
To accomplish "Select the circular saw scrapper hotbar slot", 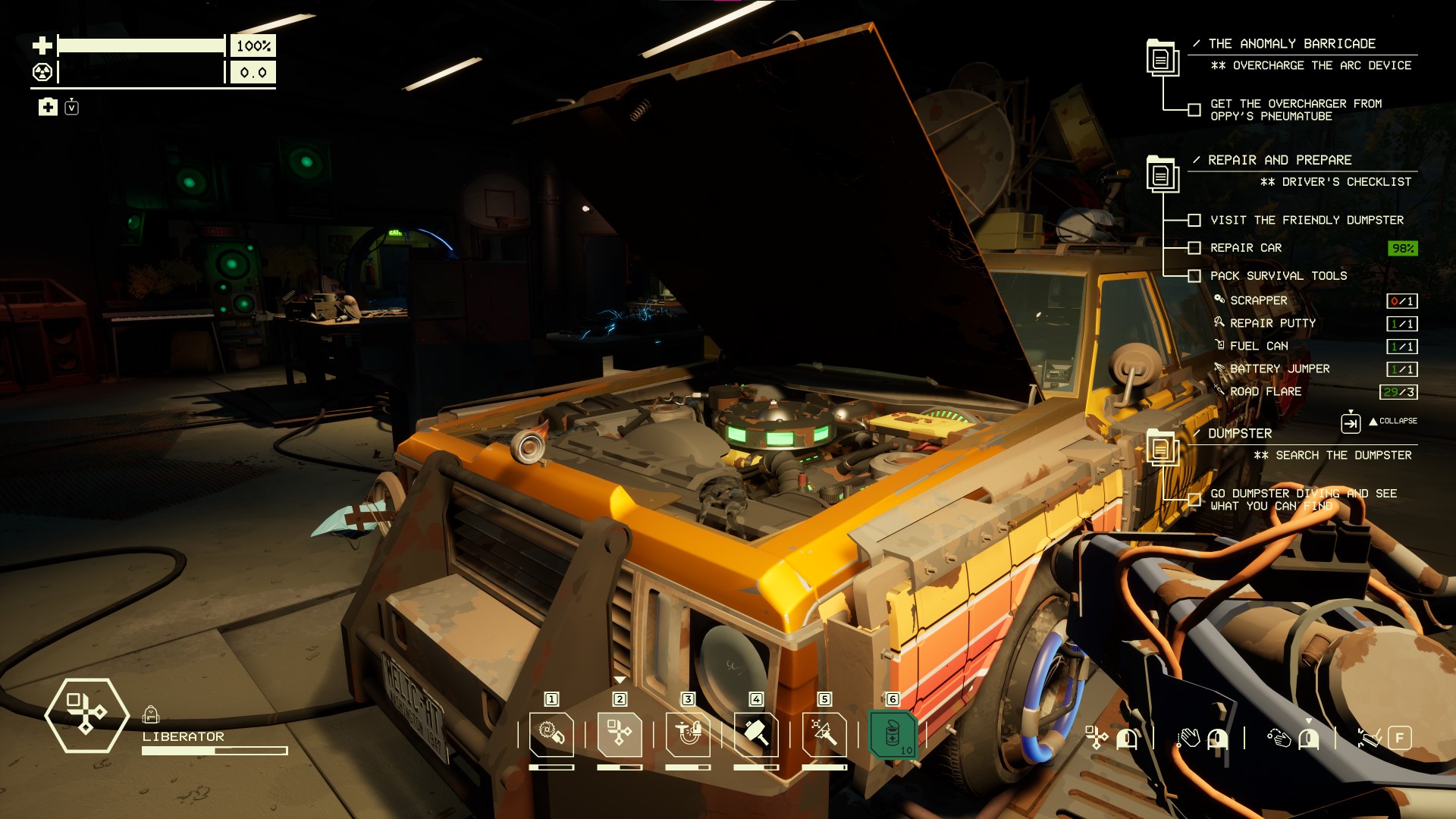I will tap(551, 734).
